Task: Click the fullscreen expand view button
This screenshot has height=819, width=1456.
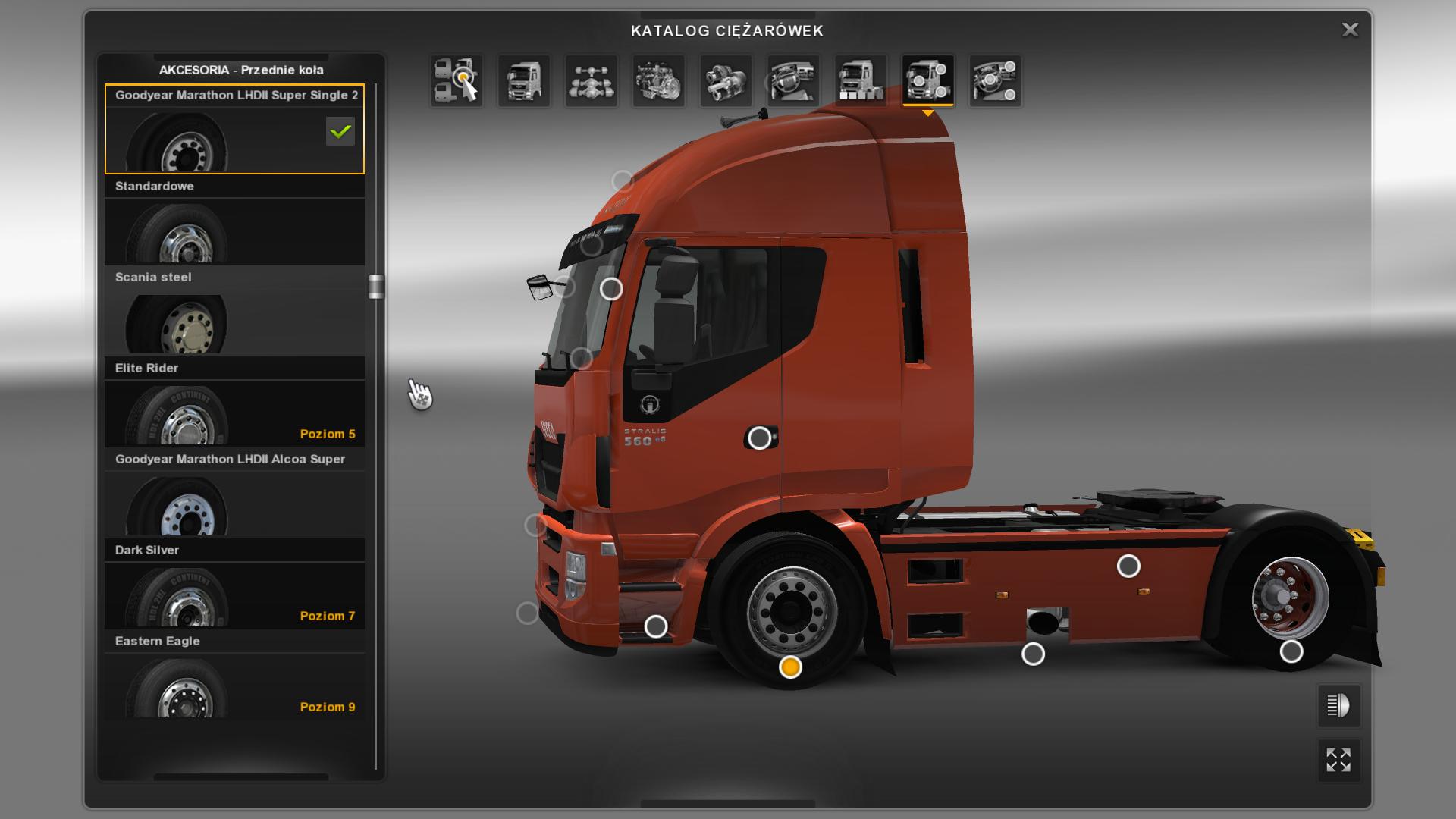Action: pos(1338,760)
